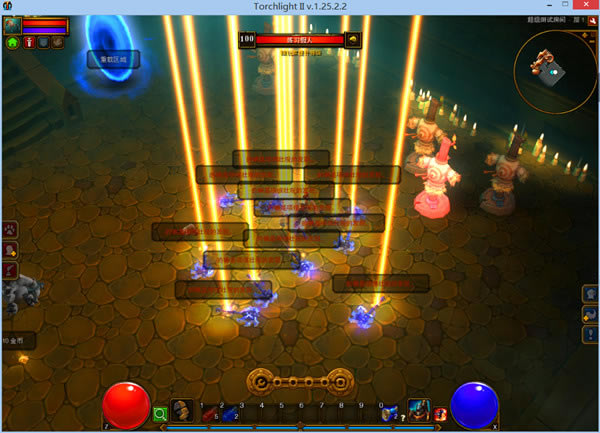Click the small red skill icon by mana orb
Image resolution: width=600 pixels, height=433 pixels.
pyautogui.click(x=440, y=412)
